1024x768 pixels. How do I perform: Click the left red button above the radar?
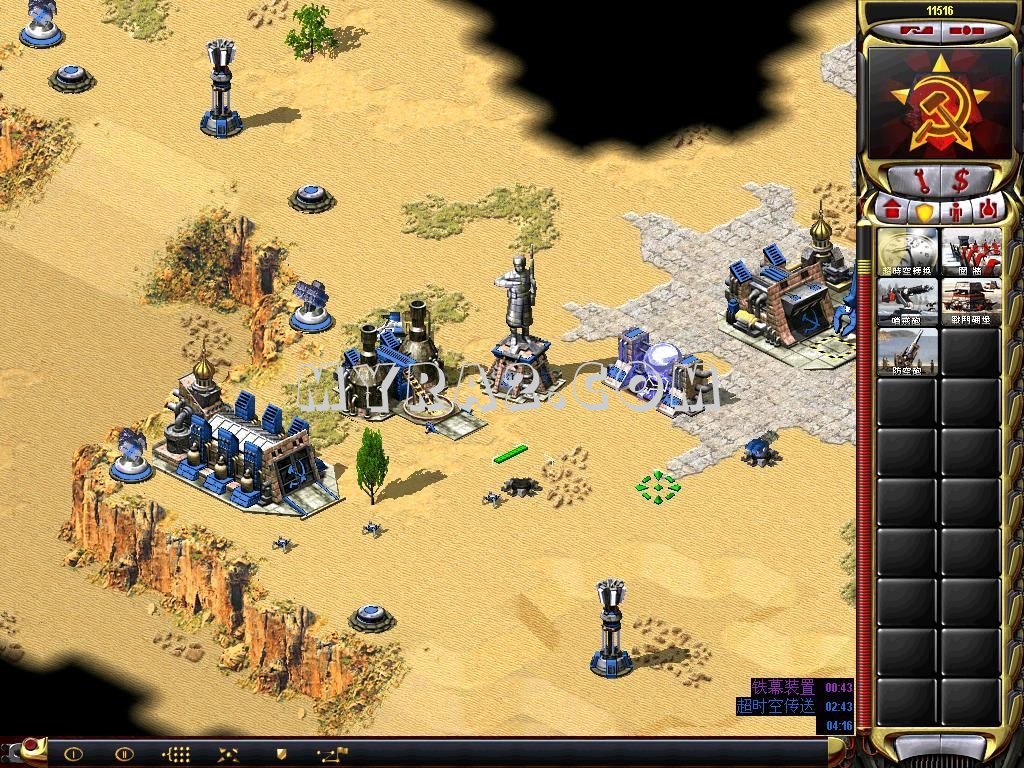pyautogui.click(x=911, y=31)
